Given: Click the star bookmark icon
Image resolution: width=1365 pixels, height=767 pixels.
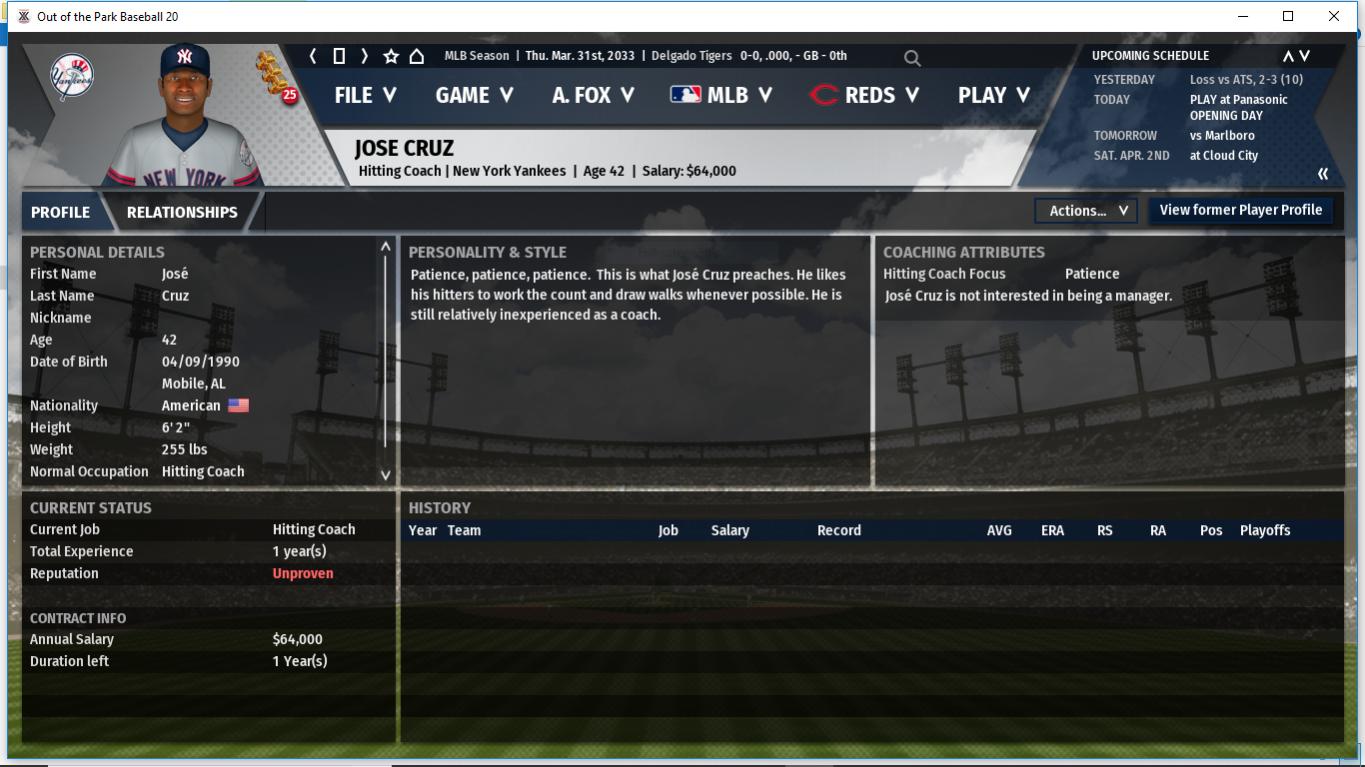Looking at the screenshot, I should click(391, 56).
